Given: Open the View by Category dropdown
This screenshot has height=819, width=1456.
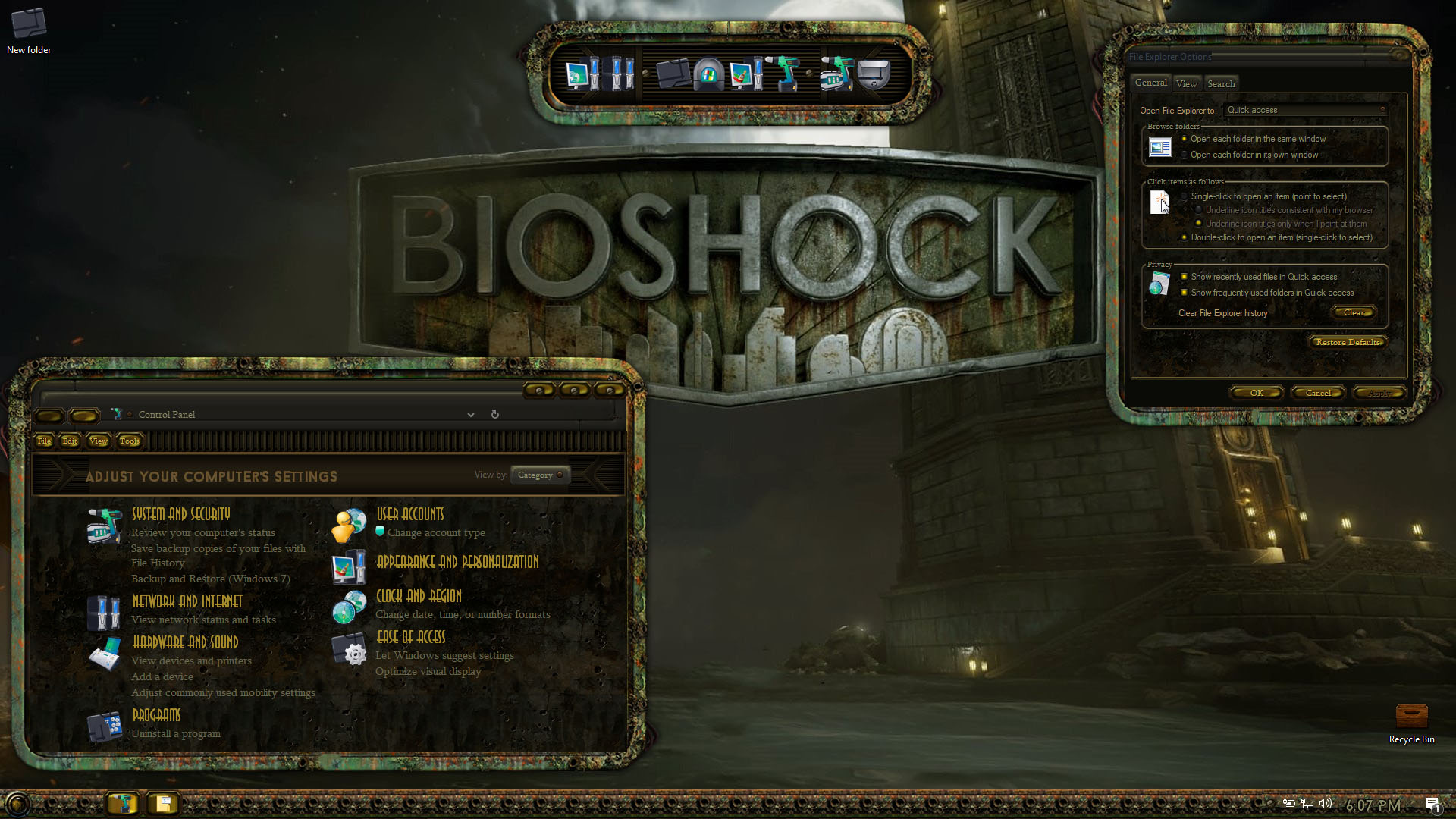Looking at the screenshot, I should pos(540,475).
